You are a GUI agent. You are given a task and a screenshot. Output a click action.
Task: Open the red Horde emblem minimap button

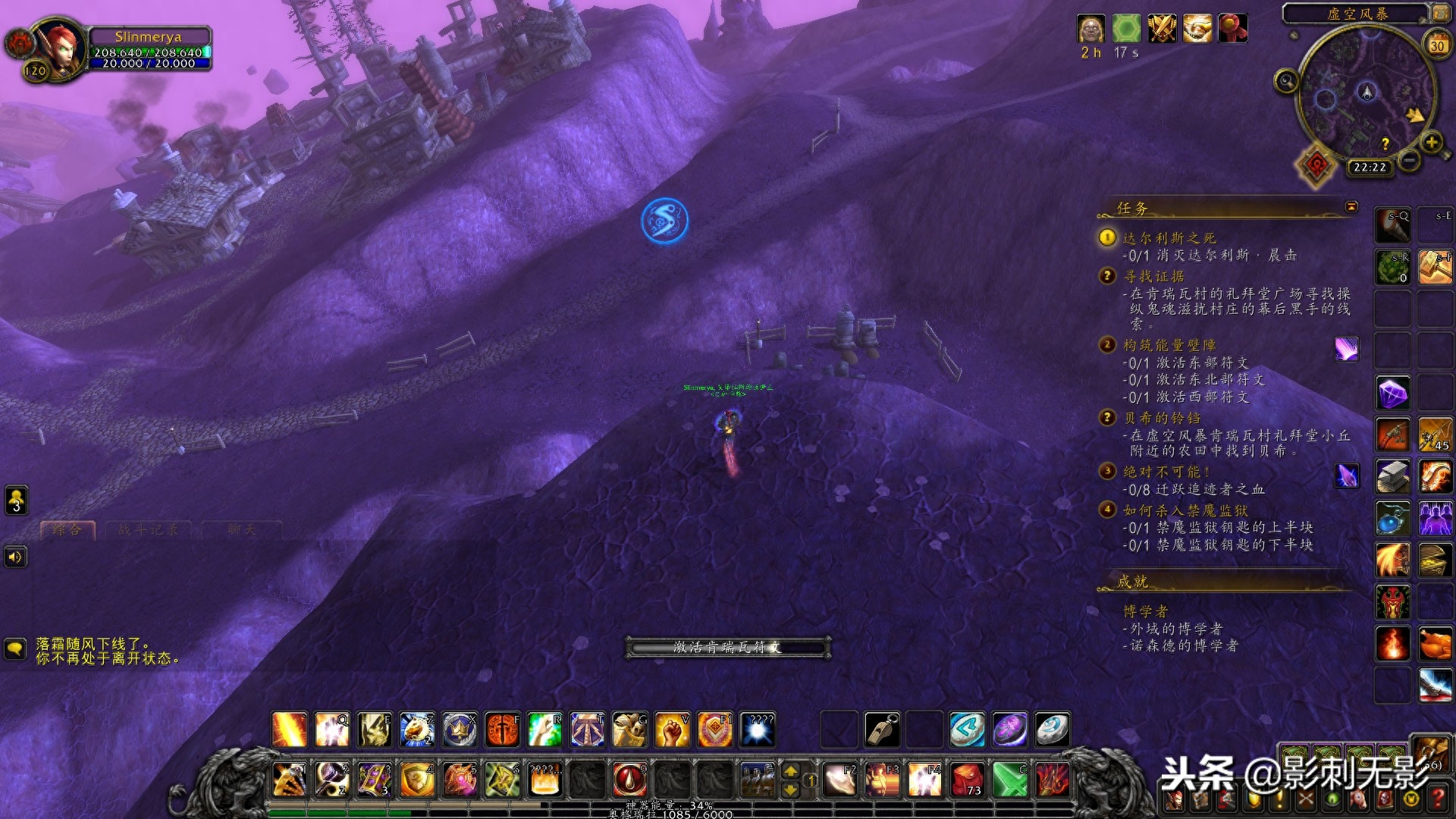(1317, 165)
